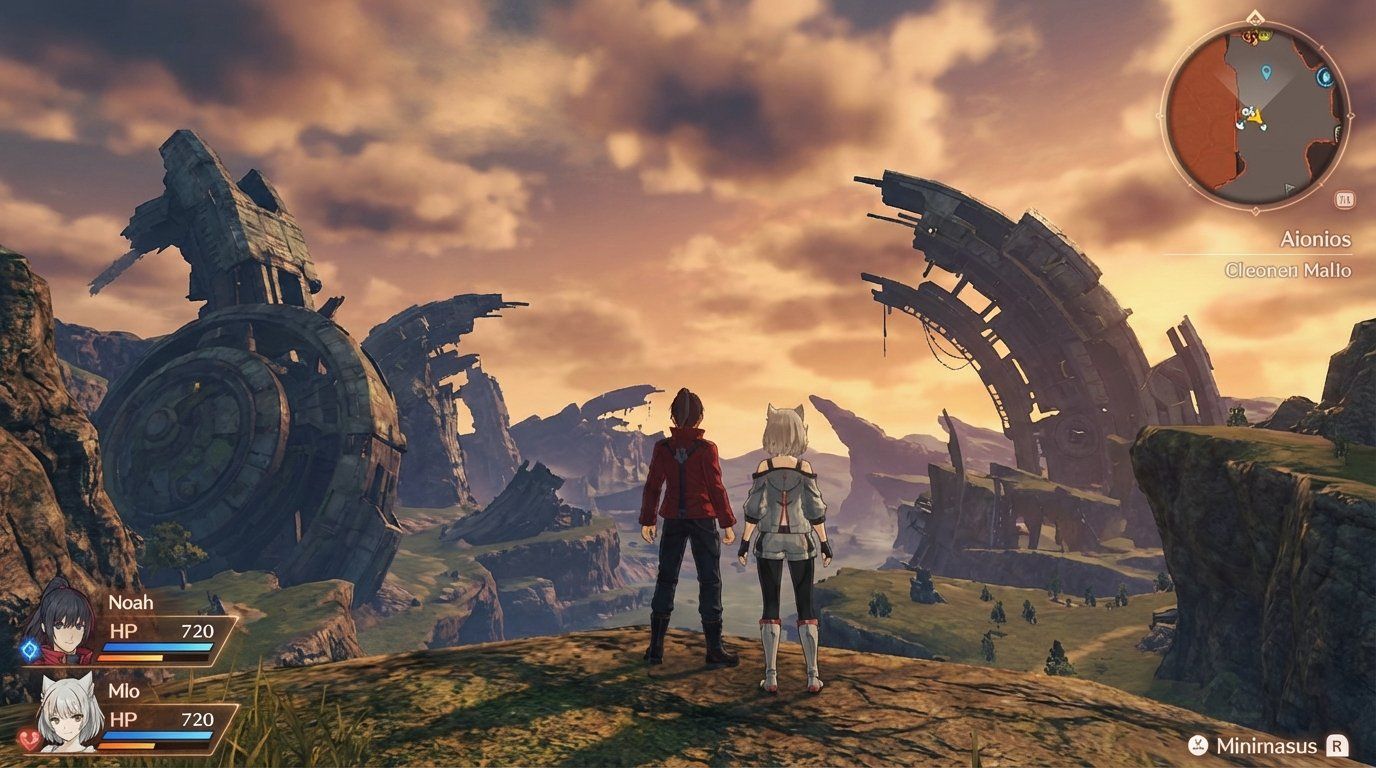The height and width of the screenshot is (768, 1376).
Task: Click Mio's orange party gauge bar
Action: coord(127,744)
